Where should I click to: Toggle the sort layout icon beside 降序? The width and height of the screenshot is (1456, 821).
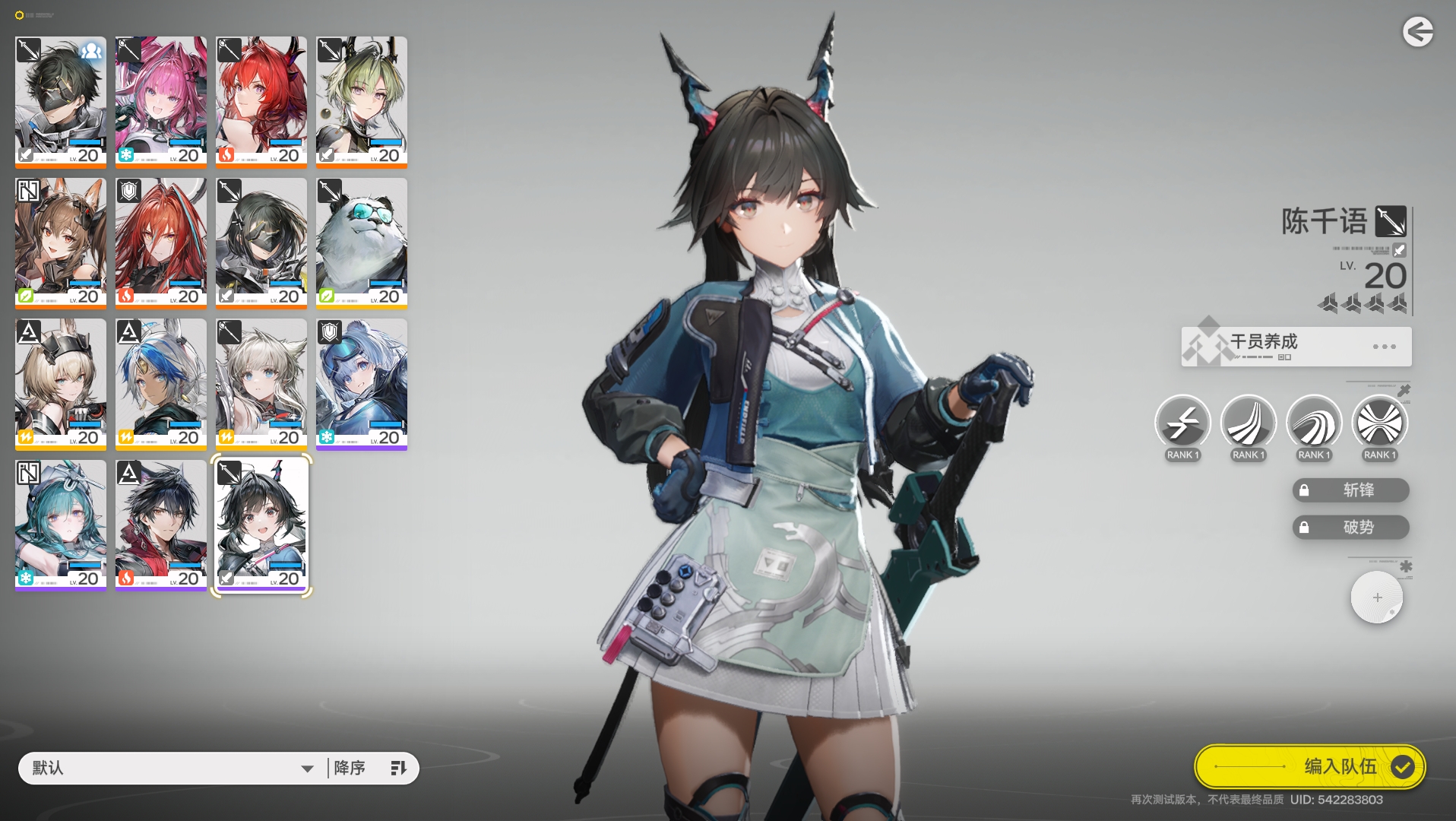398,768
